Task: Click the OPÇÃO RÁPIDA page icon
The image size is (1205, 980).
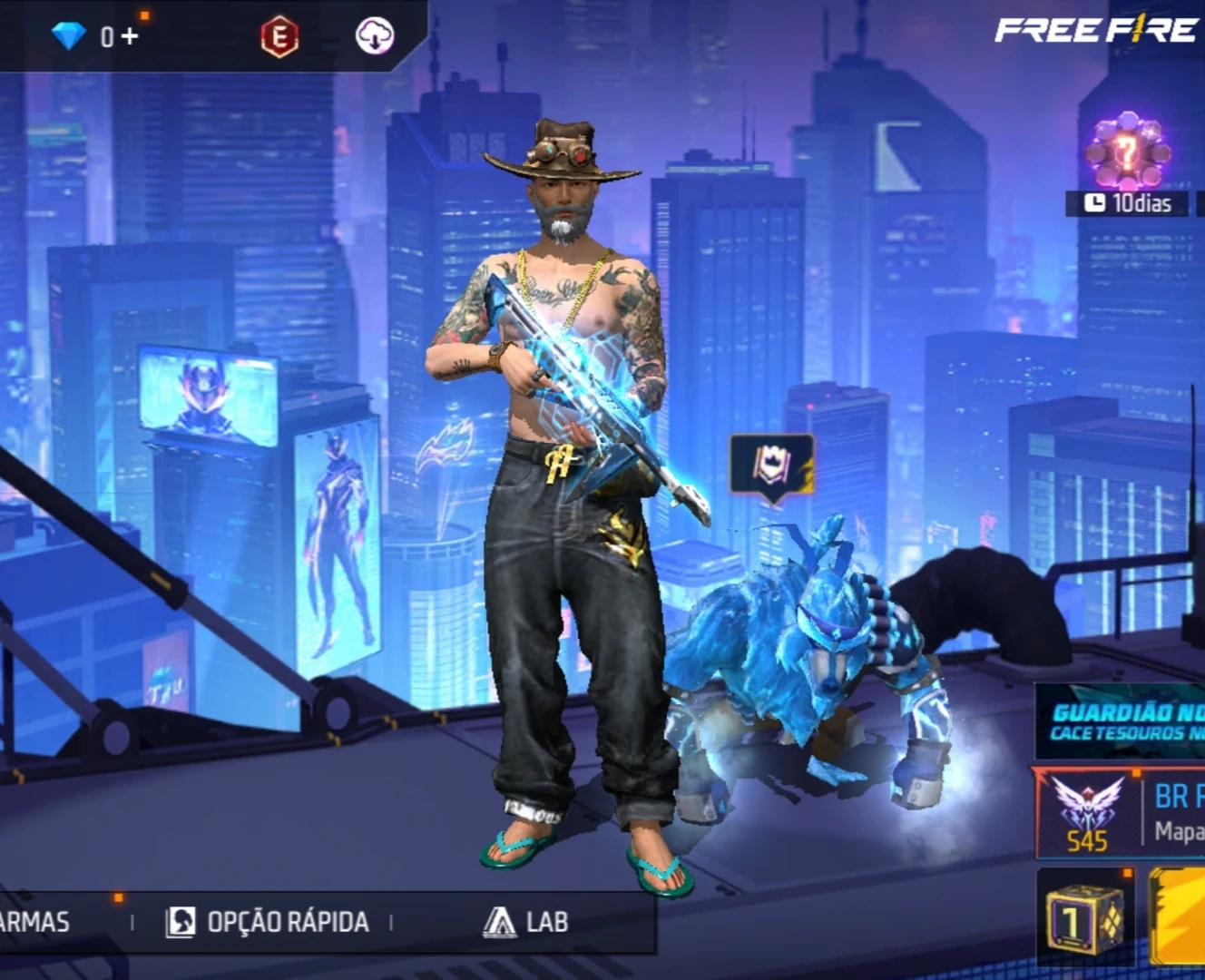Action: coord(181,922)
